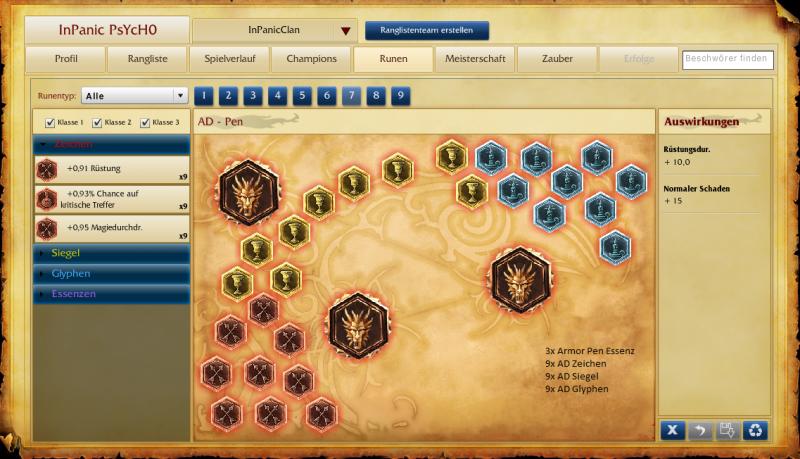The image size is (800, 459).
Task: Switch to the Zauber tab
Action: 556,59
